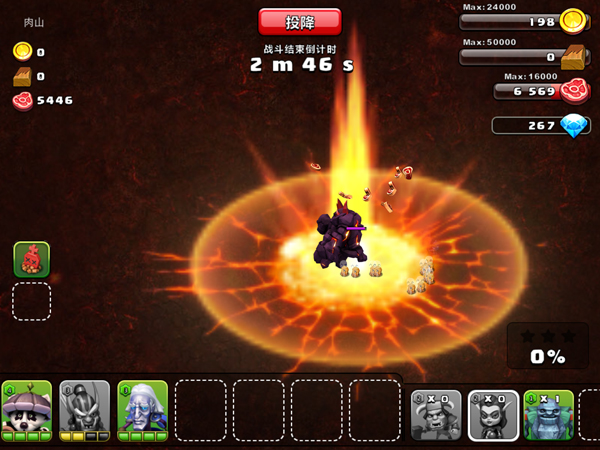Tap the red 投降 surrender button

click(x=299, y=22)
